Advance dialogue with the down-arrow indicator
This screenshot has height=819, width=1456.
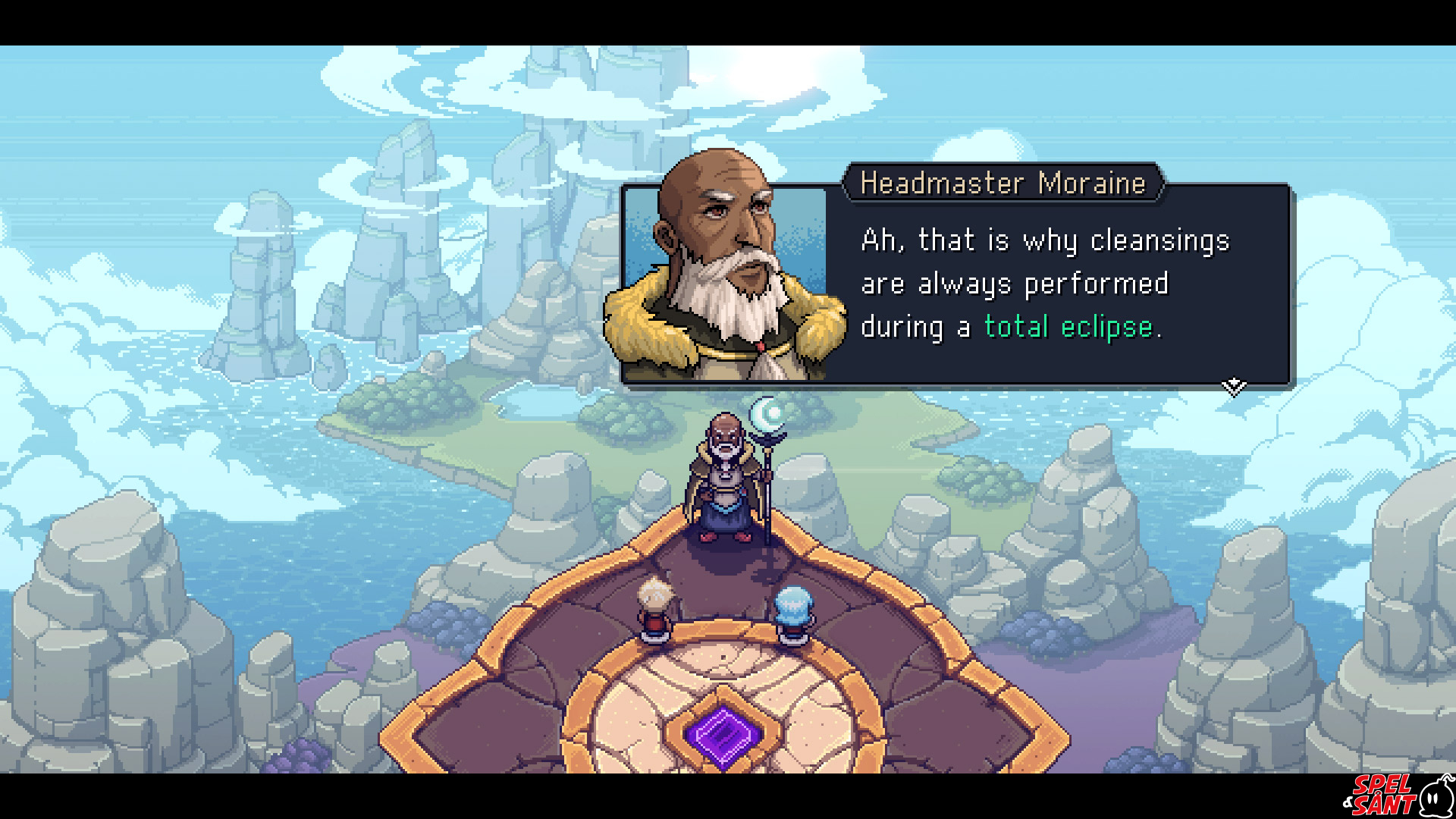[1234, 387]
